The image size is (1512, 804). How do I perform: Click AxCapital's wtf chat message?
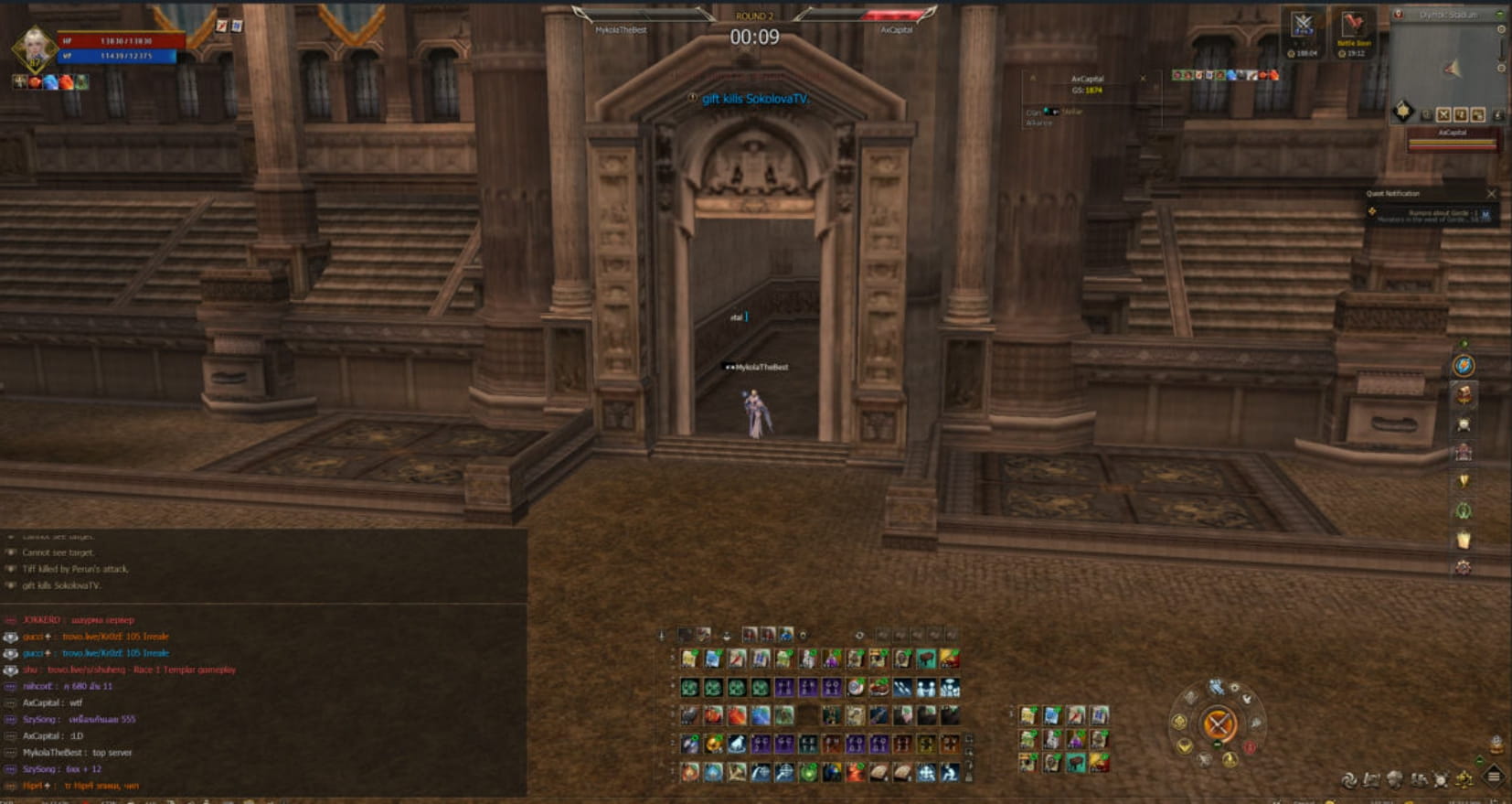pyautogui.click(x=53, y=702)
